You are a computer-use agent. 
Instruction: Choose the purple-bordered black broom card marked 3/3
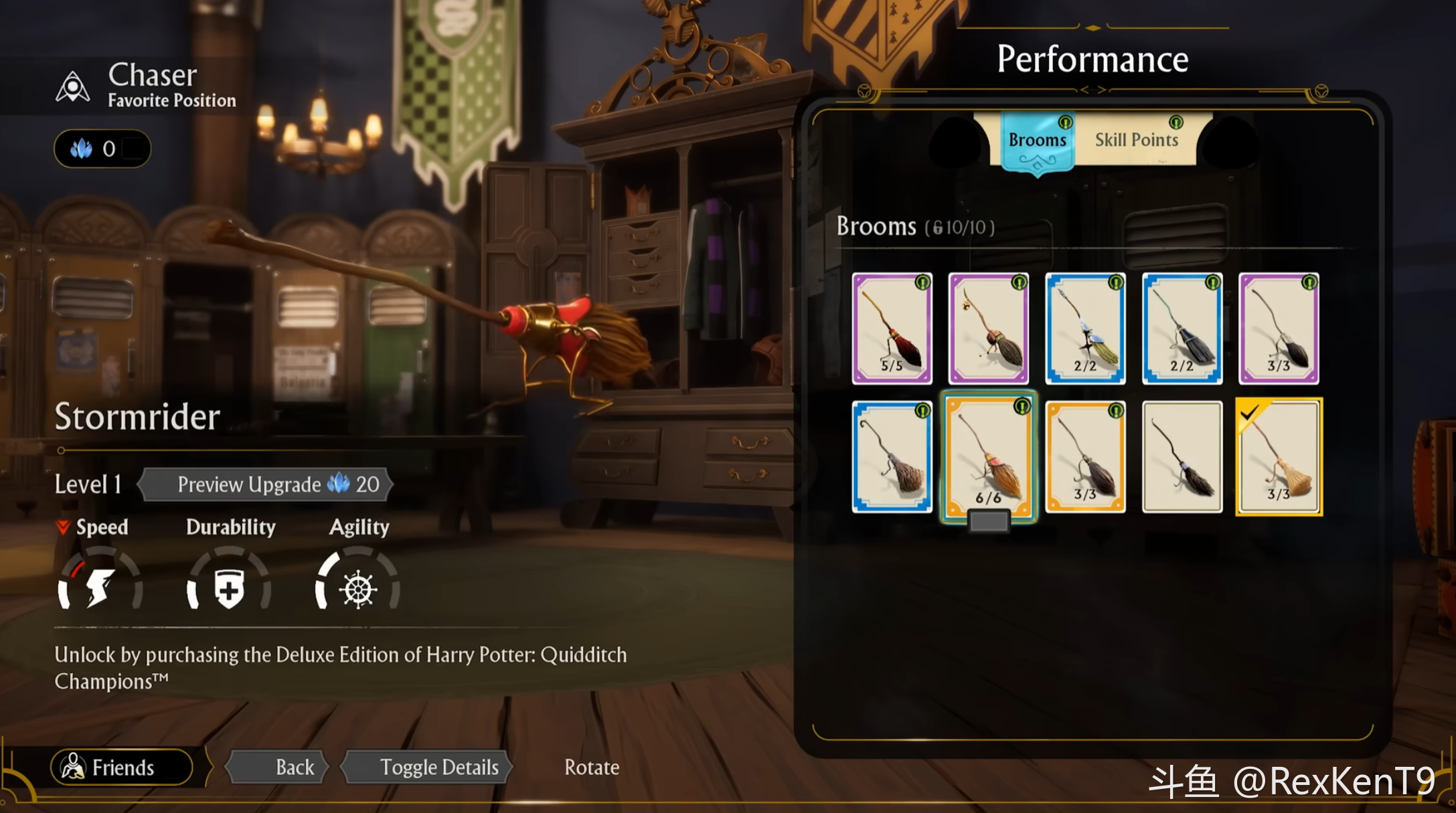[x=1279, y=329]
